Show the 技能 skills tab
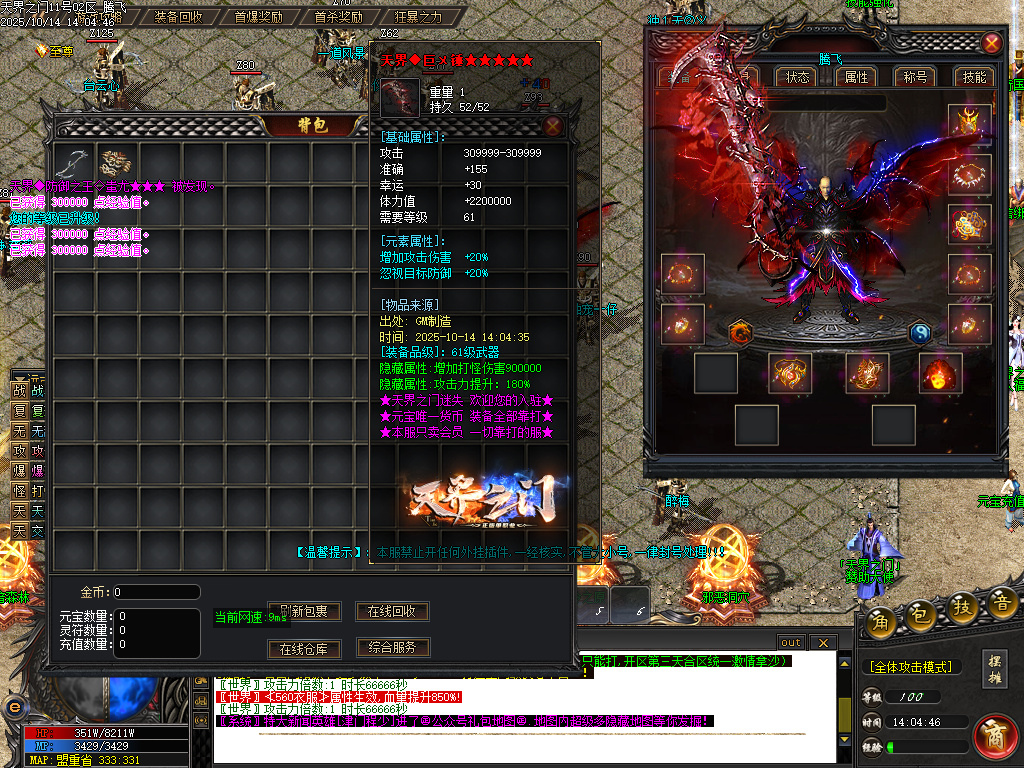Viewport: 1024px width, 768px height. tap(974, 77)
